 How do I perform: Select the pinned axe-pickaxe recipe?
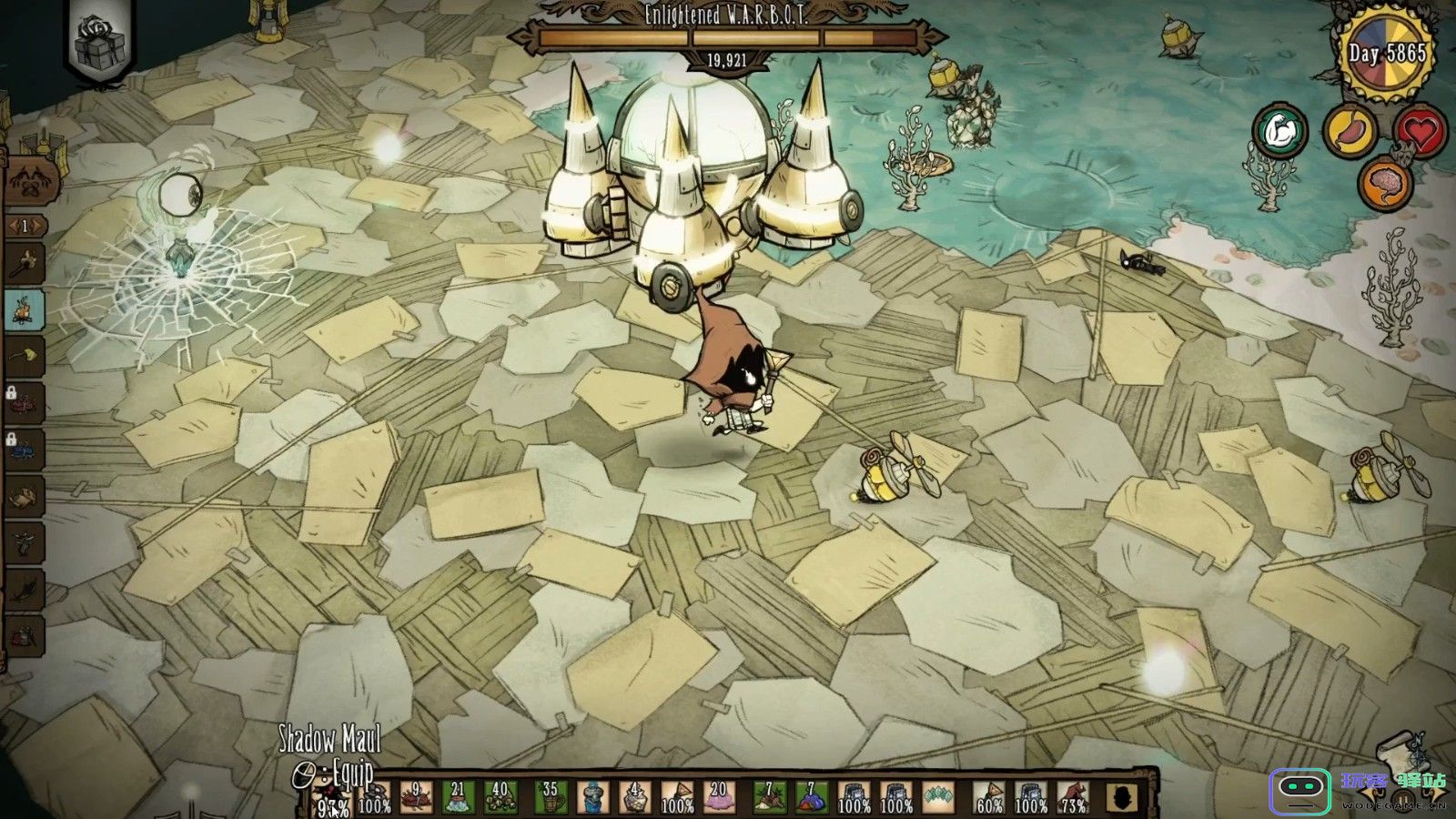(x=24, y=264)
